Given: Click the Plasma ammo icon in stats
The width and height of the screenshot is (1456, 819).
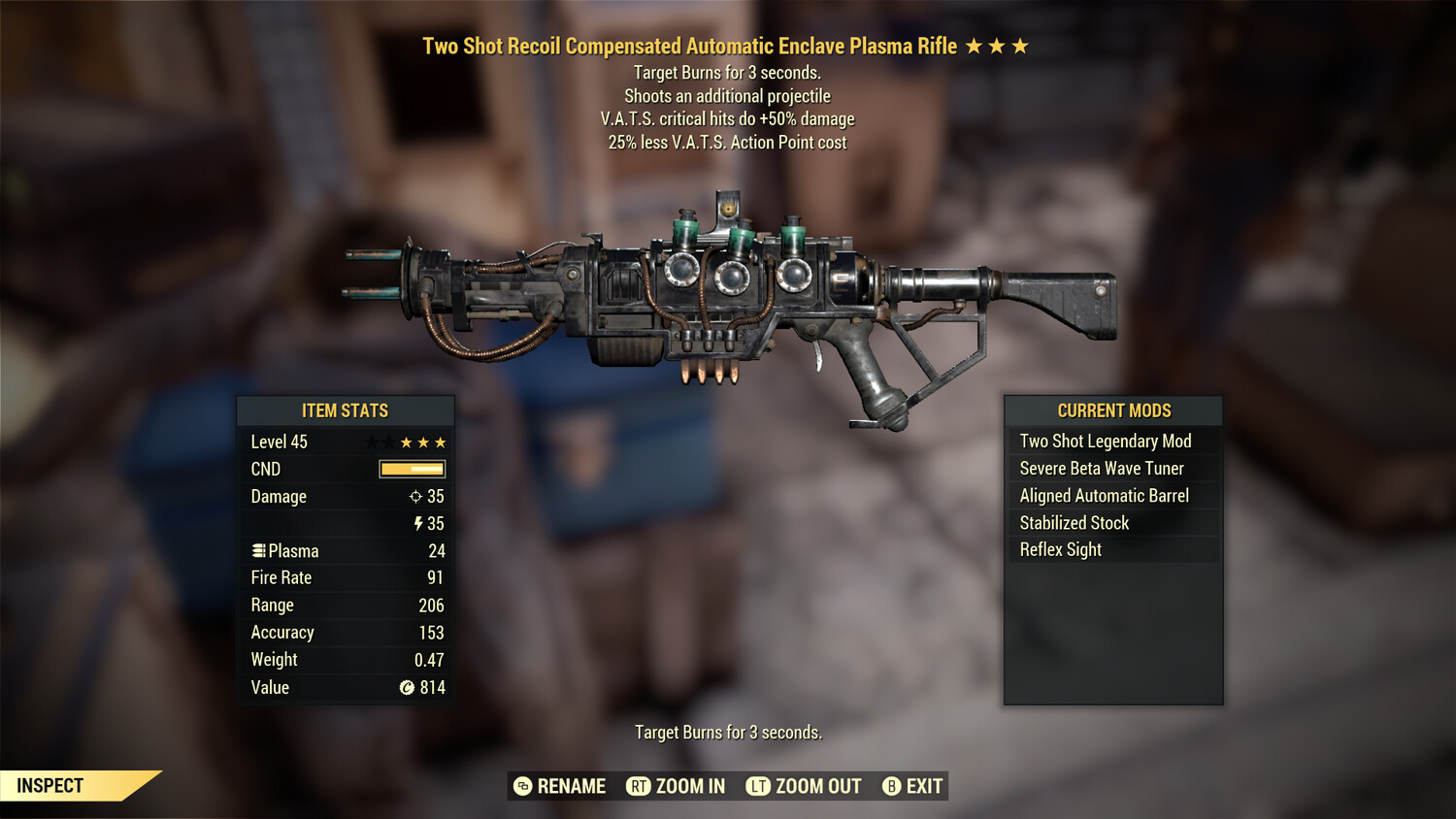Looking at the screenshot, I should tap(258, 550).
